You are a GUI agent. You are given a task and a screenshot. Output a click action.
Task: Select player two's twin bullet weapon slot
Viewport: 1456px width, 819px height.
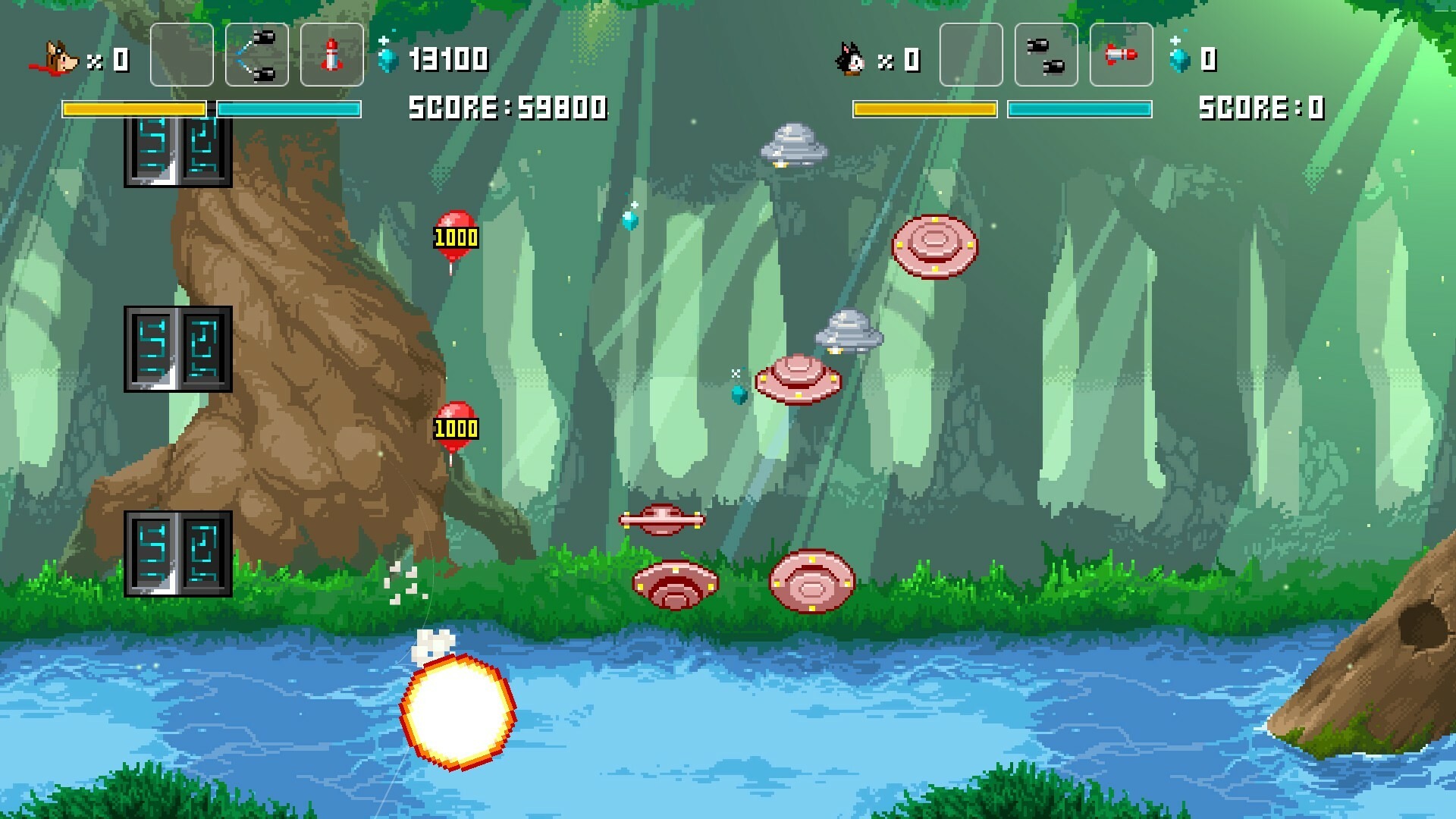click(1046, 55)
